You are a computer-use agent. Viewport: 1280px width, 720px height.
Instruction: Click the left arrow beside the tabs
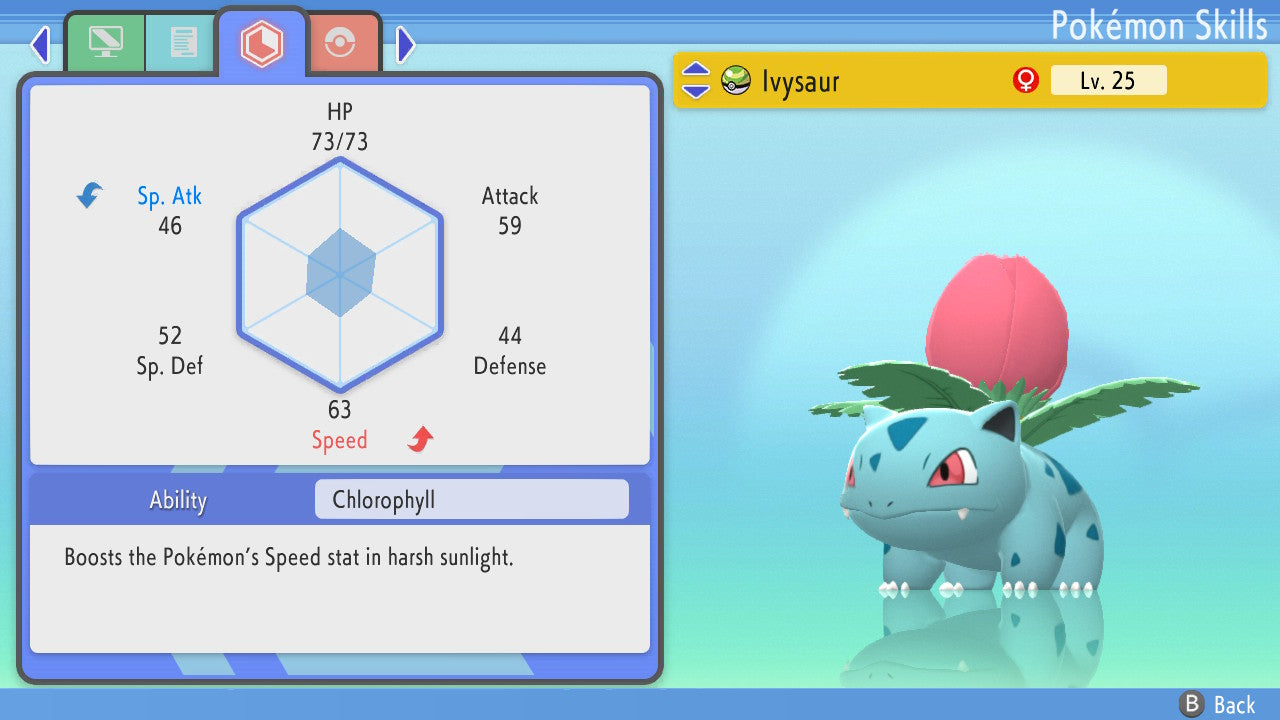pos(40,44)
